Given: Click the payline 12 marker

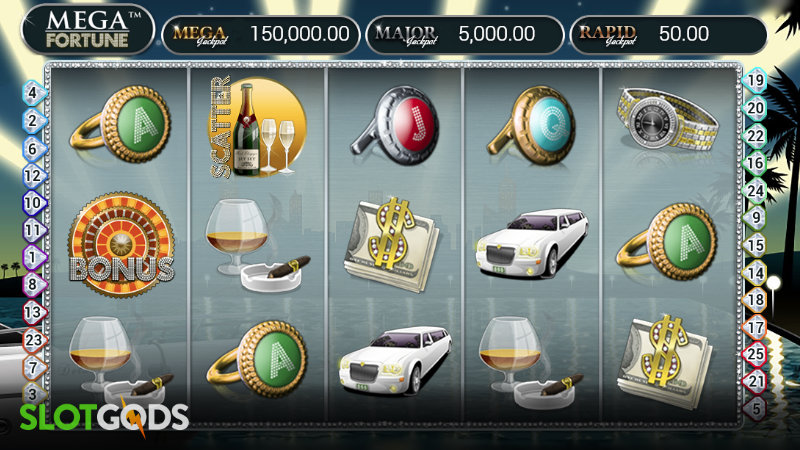Looking at the screenshot, I should [32, 175].
